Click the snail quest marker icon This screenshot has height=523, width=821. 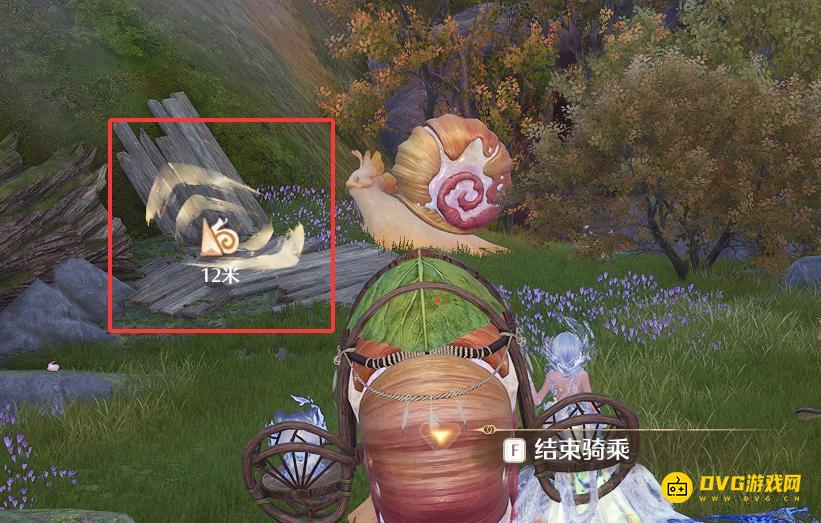[x=218, y=237]
